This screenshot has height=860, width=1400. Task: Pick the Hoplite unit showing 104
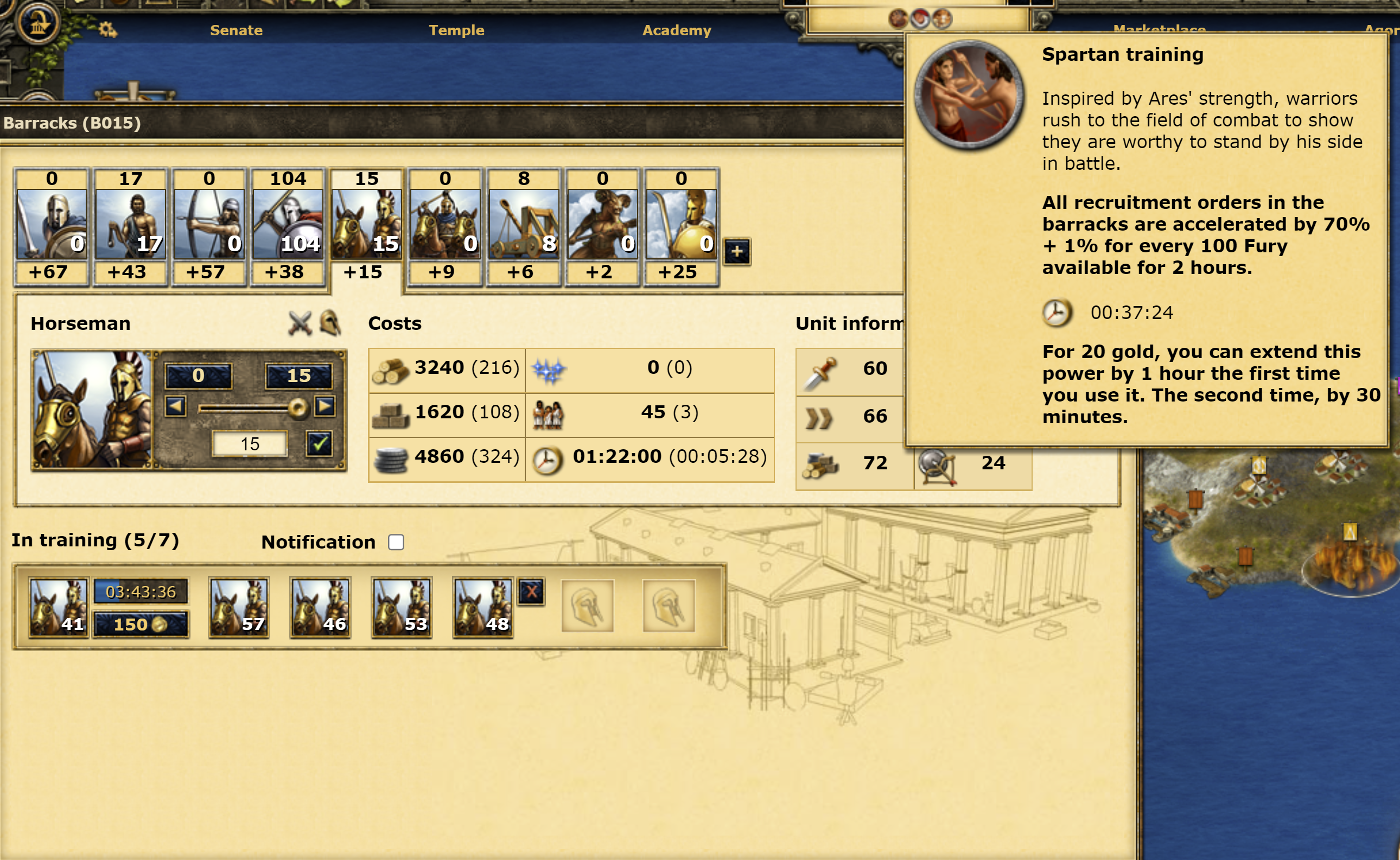tap(288, 225)
